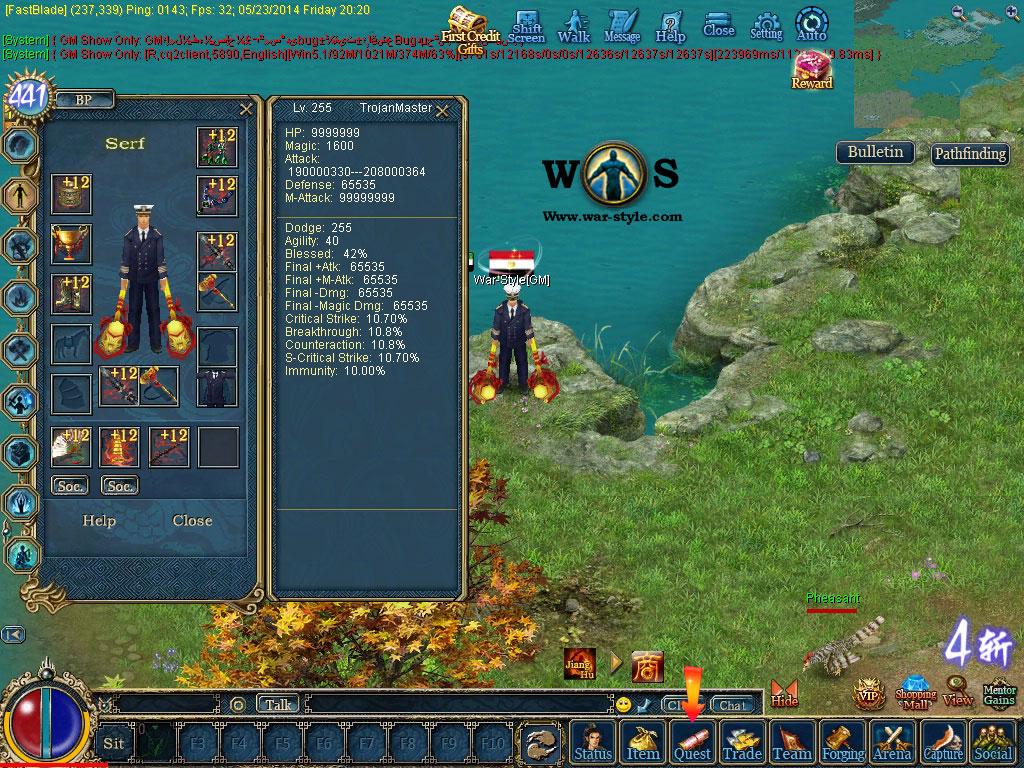Click Help in the equipment panel
The height and width of the screenshot is (768, 1024).
[x=99, y=521]
